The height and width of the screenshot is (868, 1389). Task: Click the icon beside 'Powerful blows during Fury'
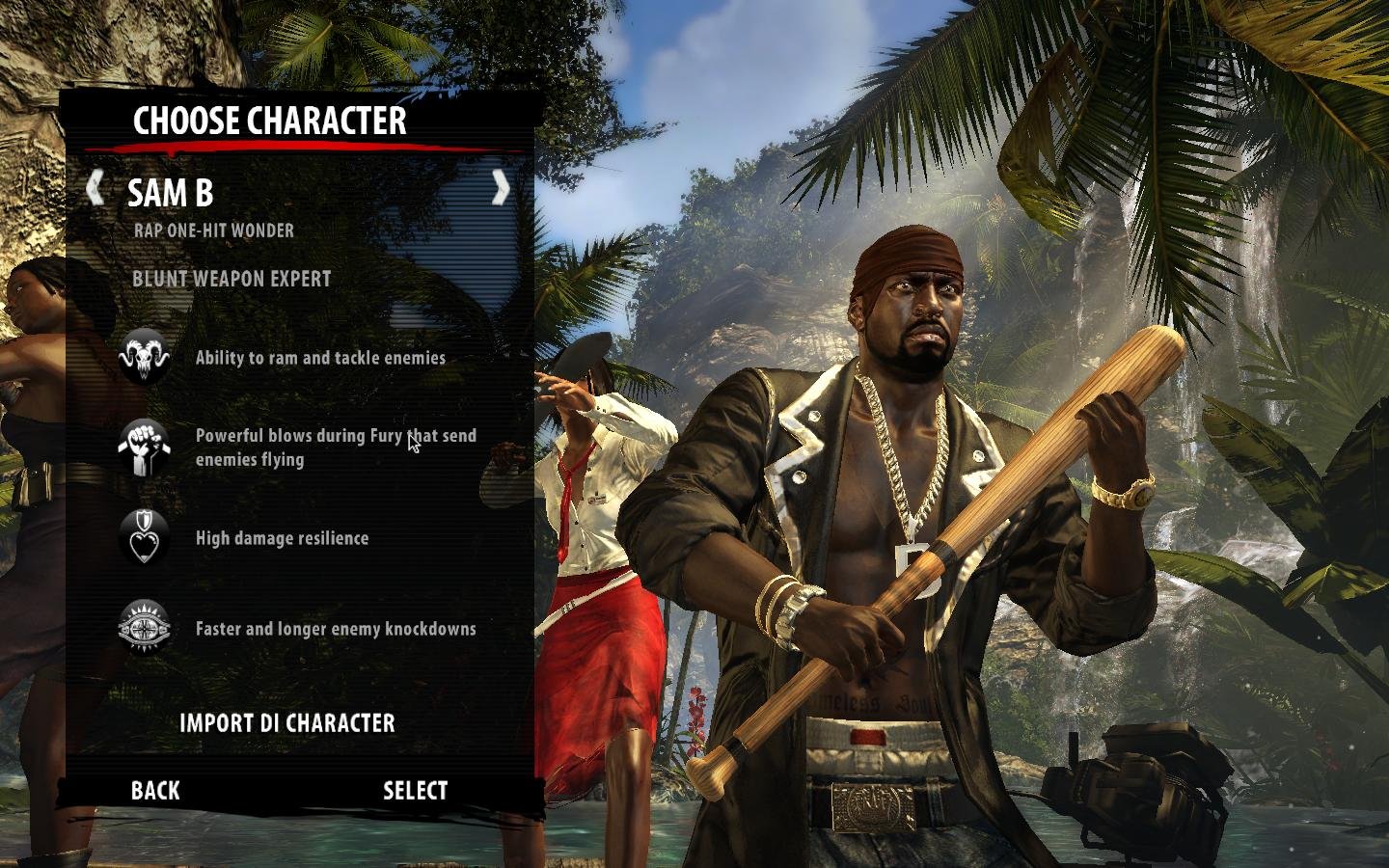(x=143, y=447)
